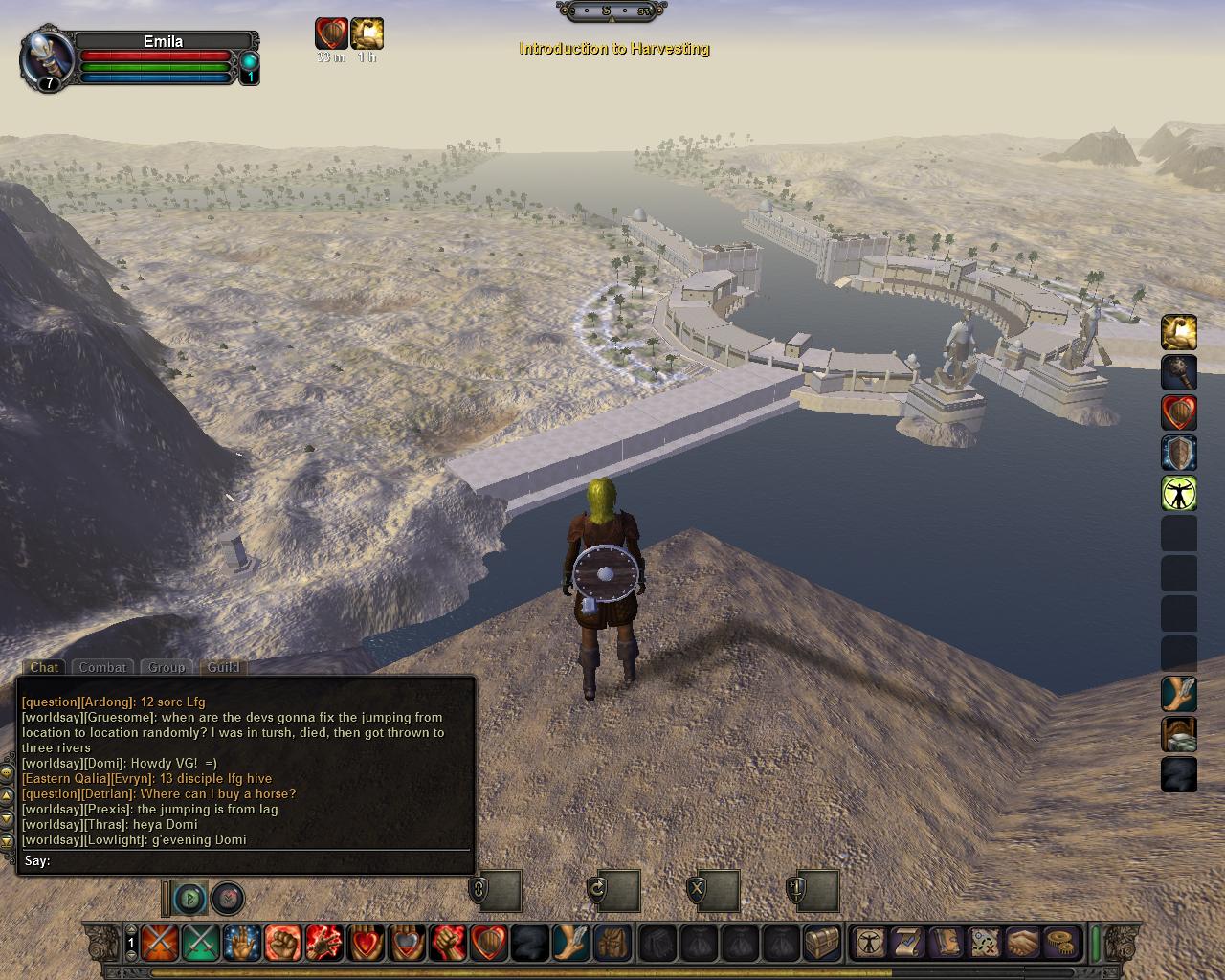
Task: Select the Introduction to Harvesting quest tracker
Action: [613, 49]
